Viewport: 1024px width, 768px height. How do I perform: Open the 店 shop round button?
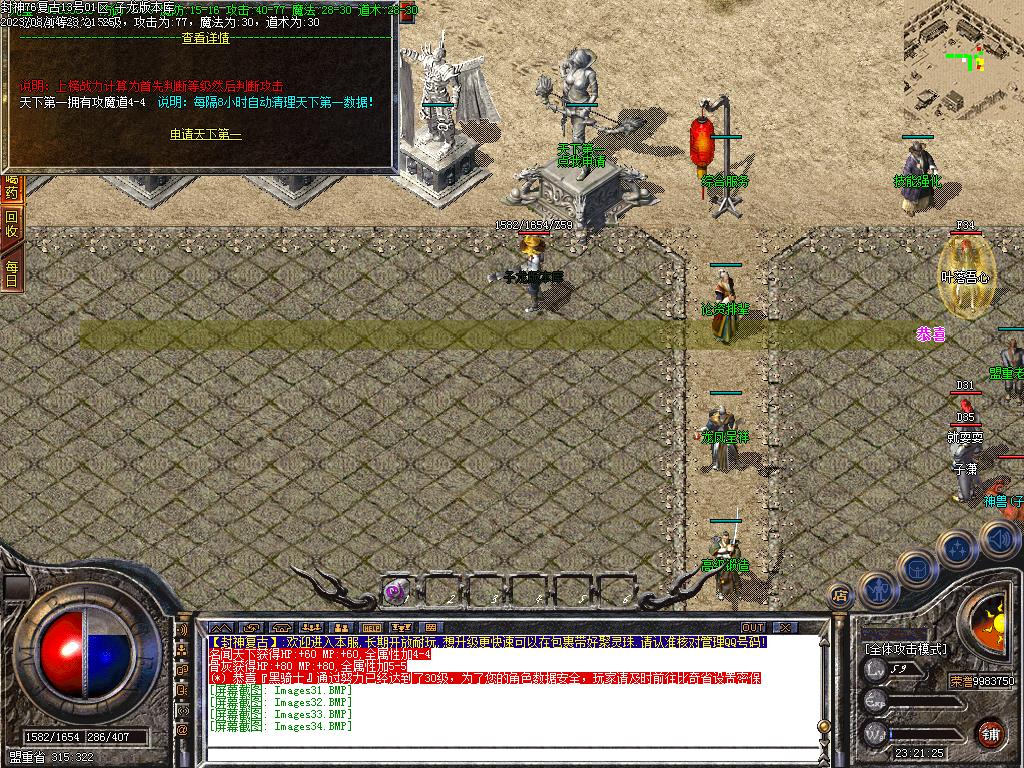(840, 596)
